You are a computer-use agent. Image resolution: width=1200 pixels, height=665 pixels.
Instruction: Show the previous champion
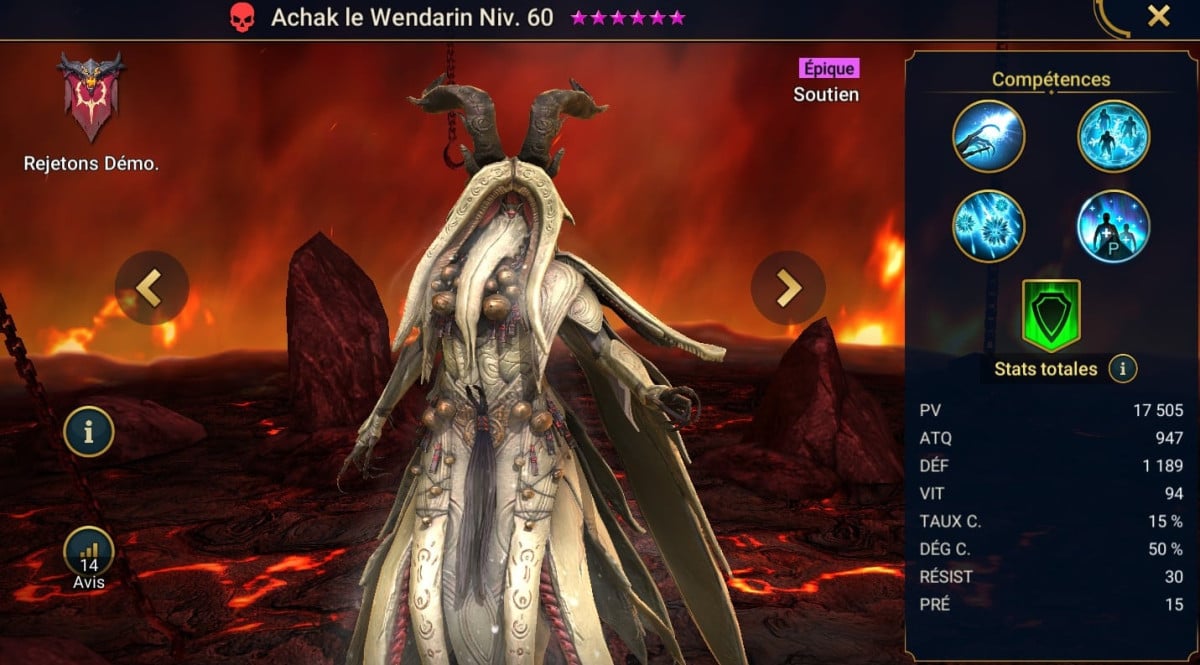point(151,288)
